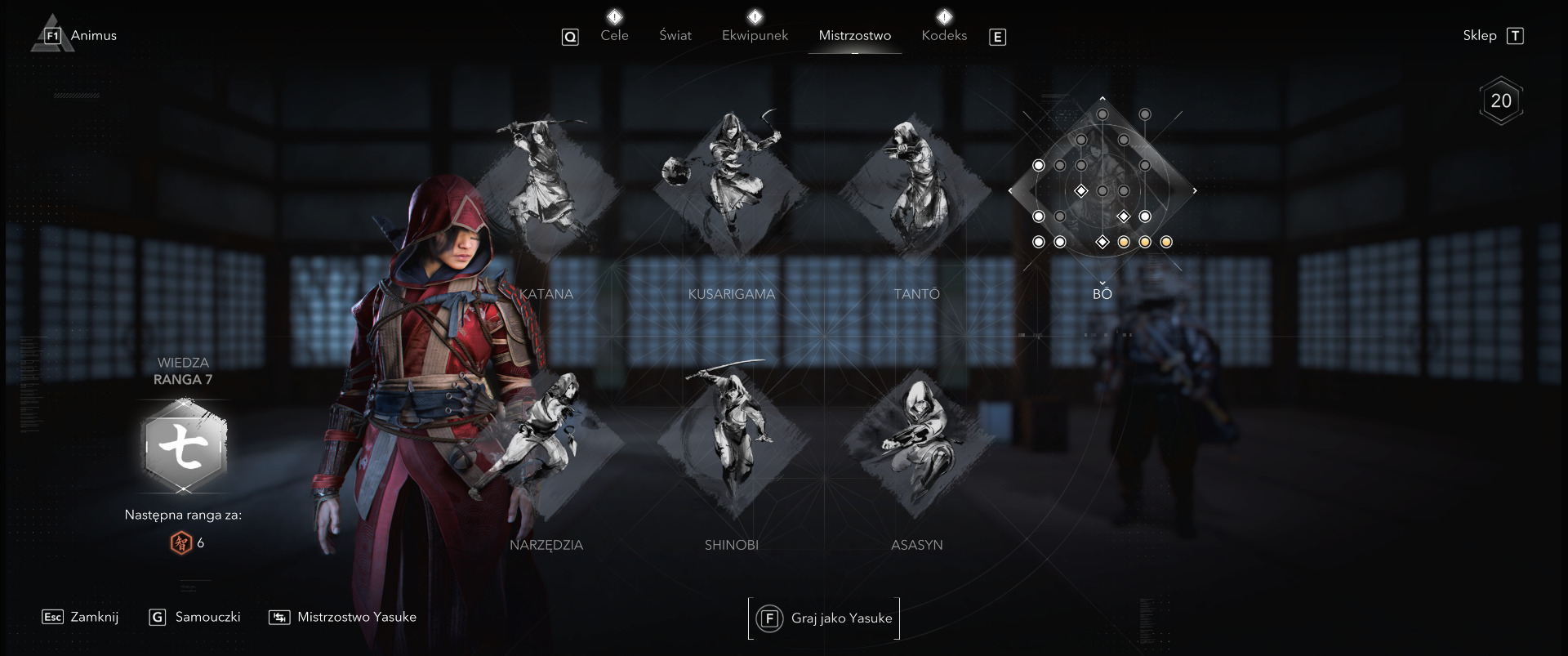Close the menu with Zamknij
The image size is (1568, 656).
click(x=81, y=617)
